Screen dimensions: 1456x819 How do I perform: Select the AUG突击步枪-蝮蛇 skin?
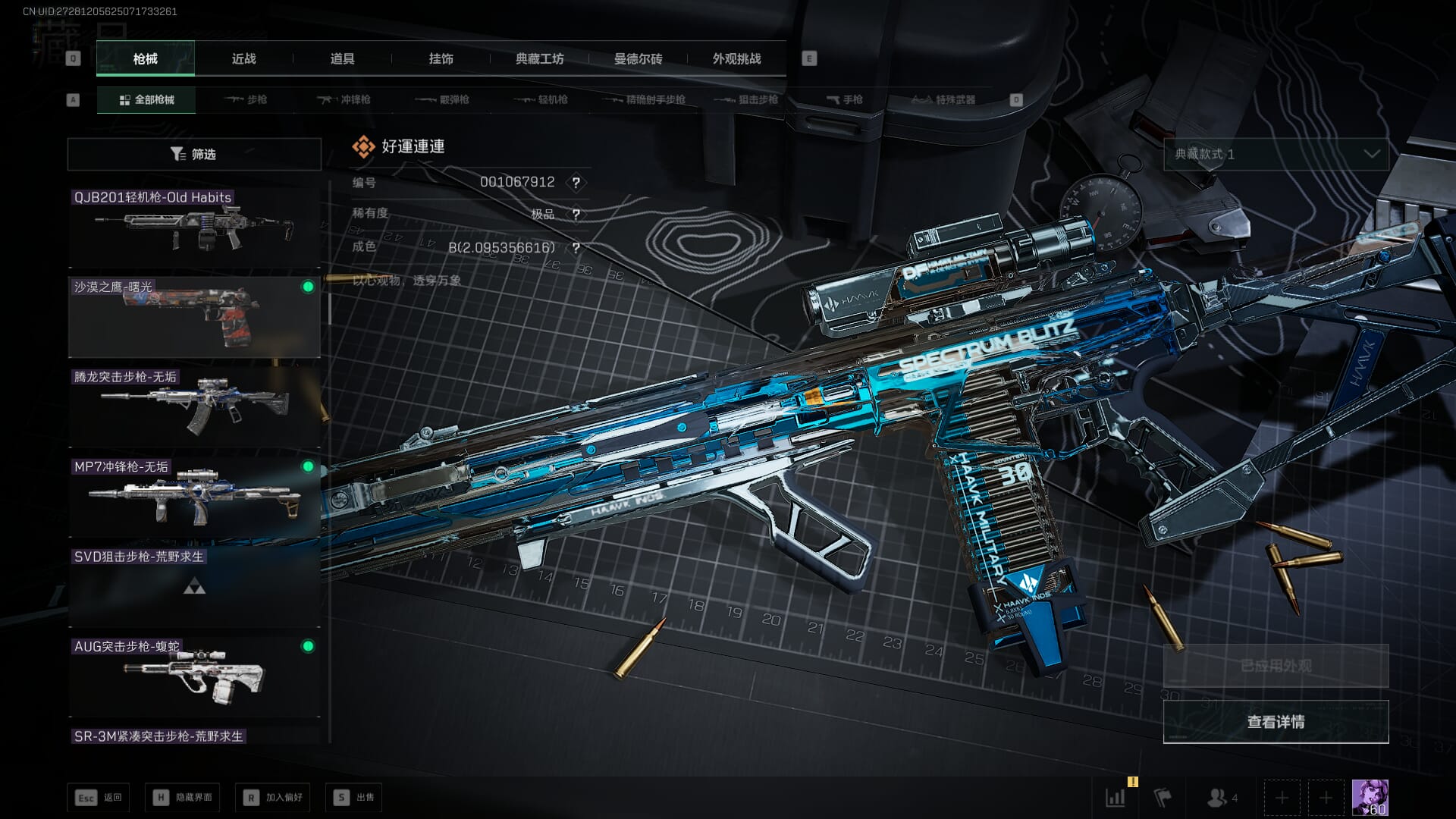coord(194,676)
